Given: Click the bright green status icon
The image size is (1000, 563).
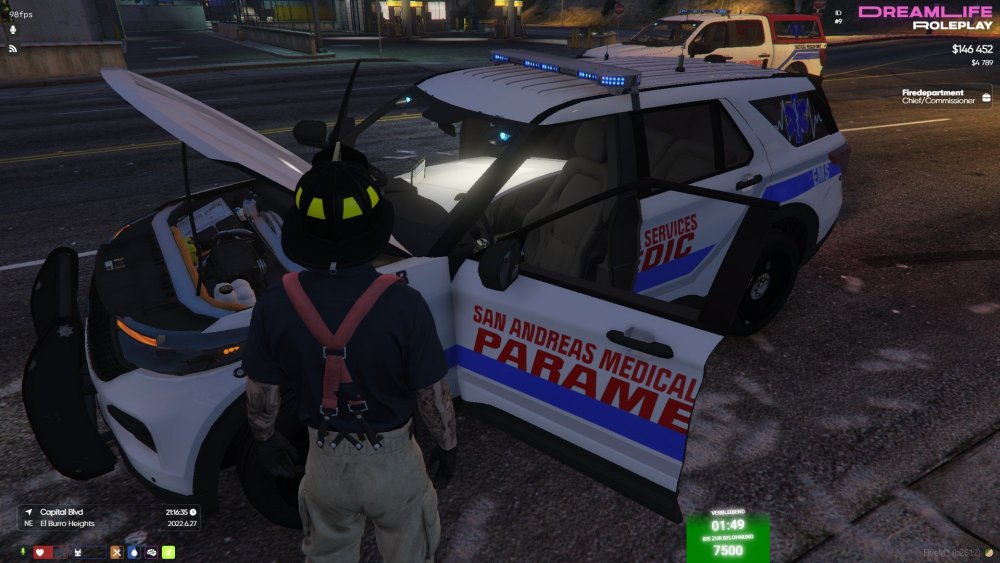Looking at the screenshot, I should point(169,552).
